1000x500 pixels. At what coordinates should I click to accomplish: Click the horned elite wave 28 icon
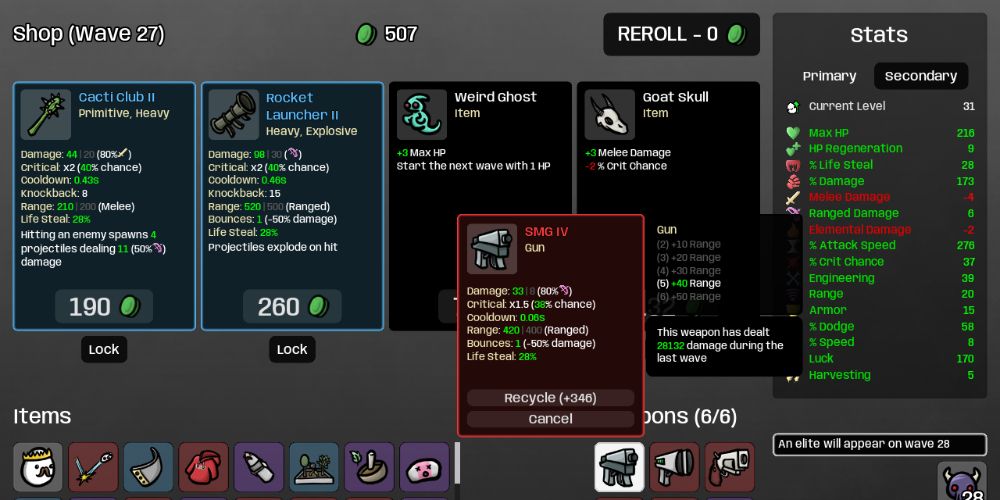[x=962, y=482]
